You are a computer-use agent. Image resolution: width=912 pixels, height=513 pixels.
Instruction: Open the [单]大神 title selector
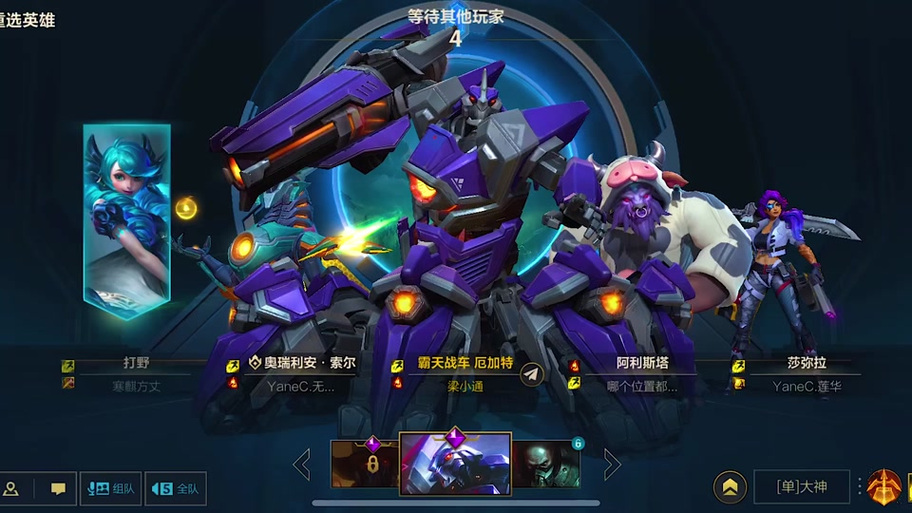coord(801,487)
